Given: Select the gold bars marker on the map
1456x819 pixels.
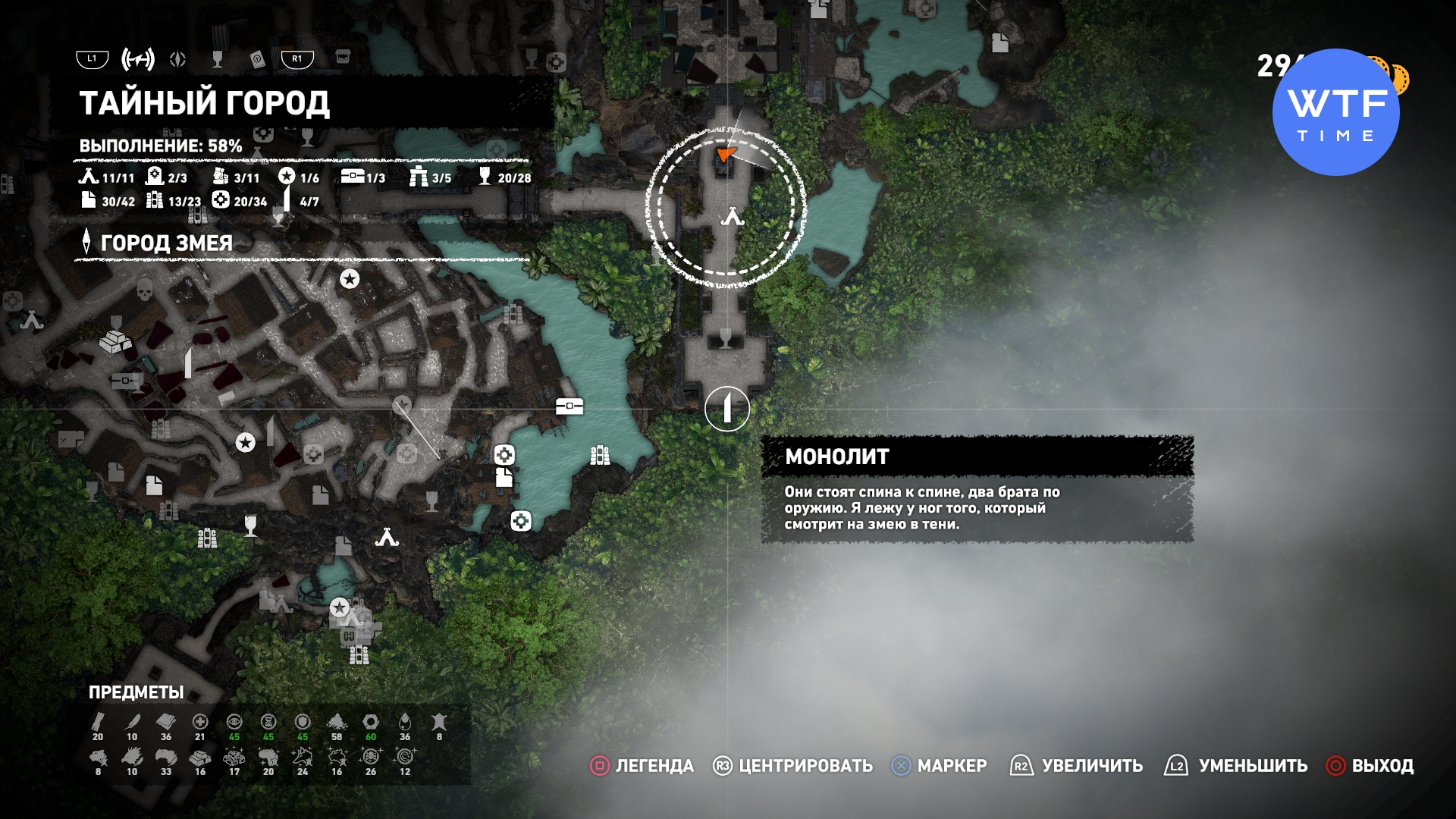Looking at the screenshot, I should pyautogui.click(x=115, y=341).
